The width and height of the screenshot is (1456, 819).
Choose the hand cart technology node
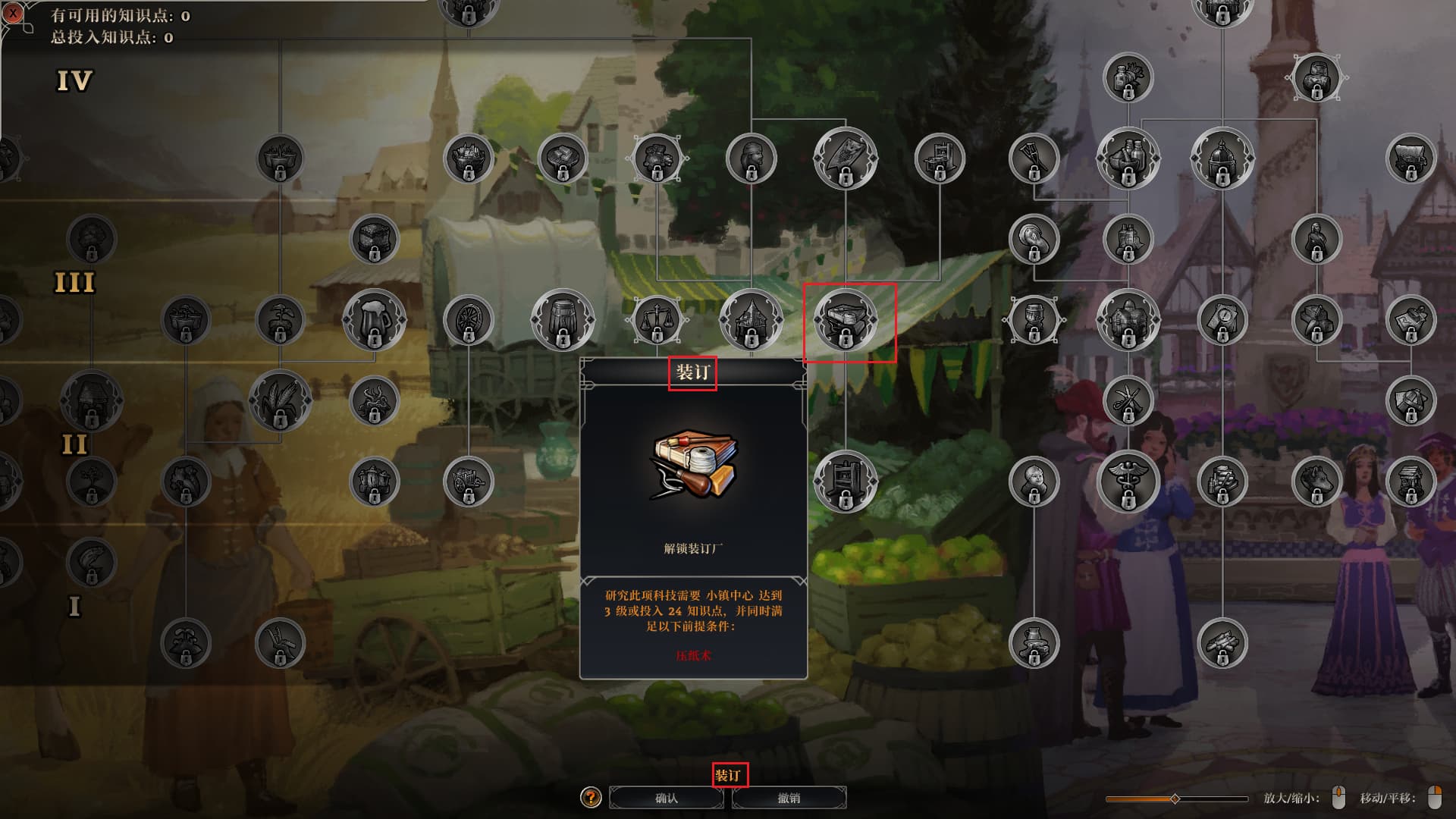468,481
